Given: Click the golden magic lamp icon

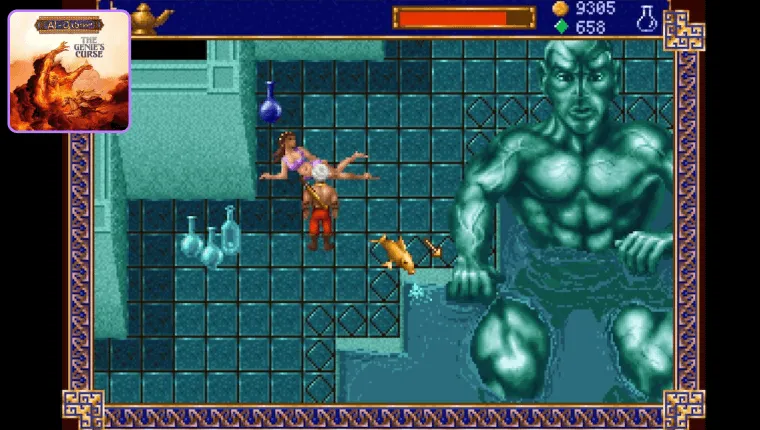Looking at the screenshot, I should click(x=150, y=17).
